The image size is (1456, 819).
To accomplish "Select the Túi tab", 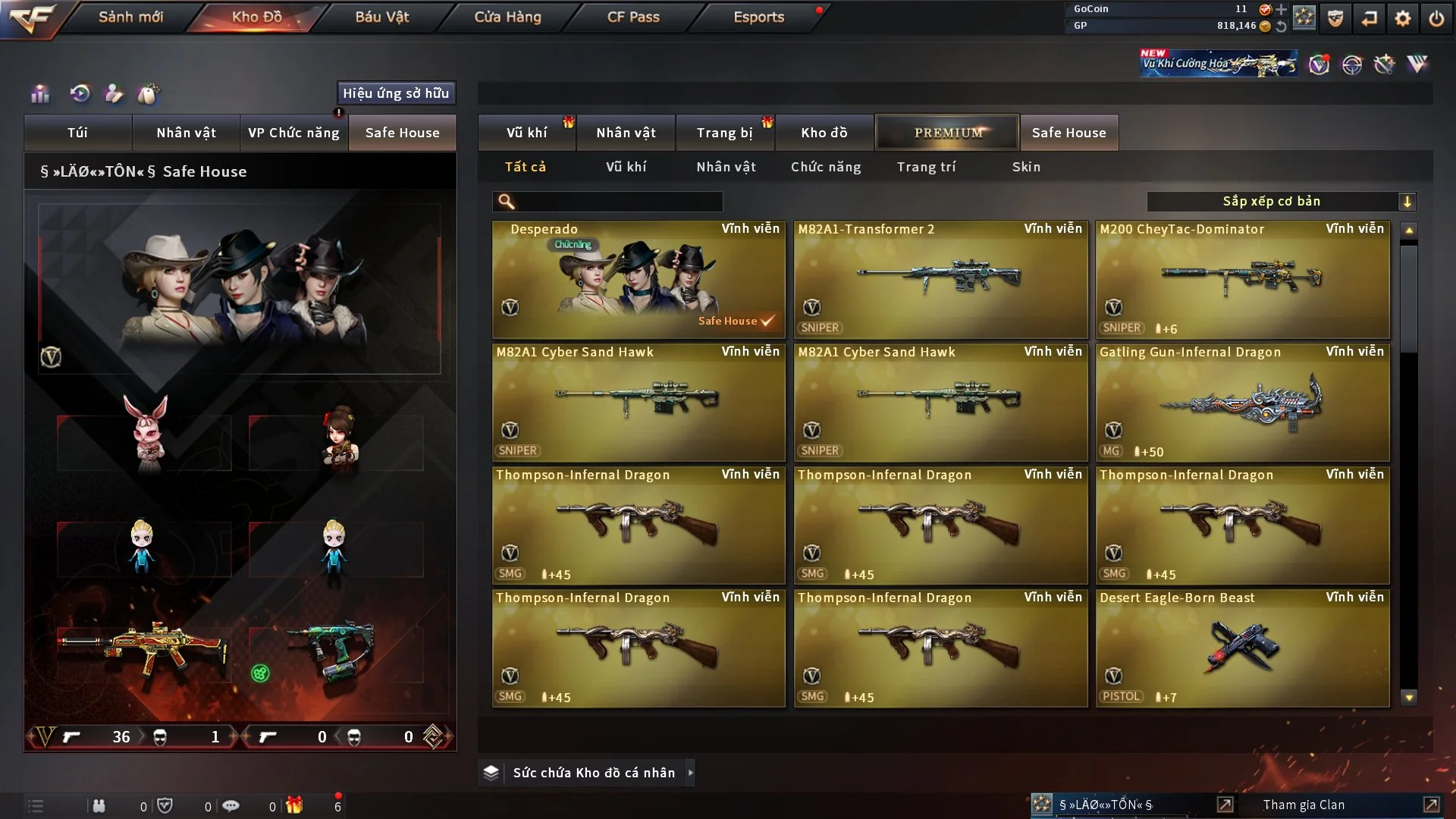I will coord(77,133).
